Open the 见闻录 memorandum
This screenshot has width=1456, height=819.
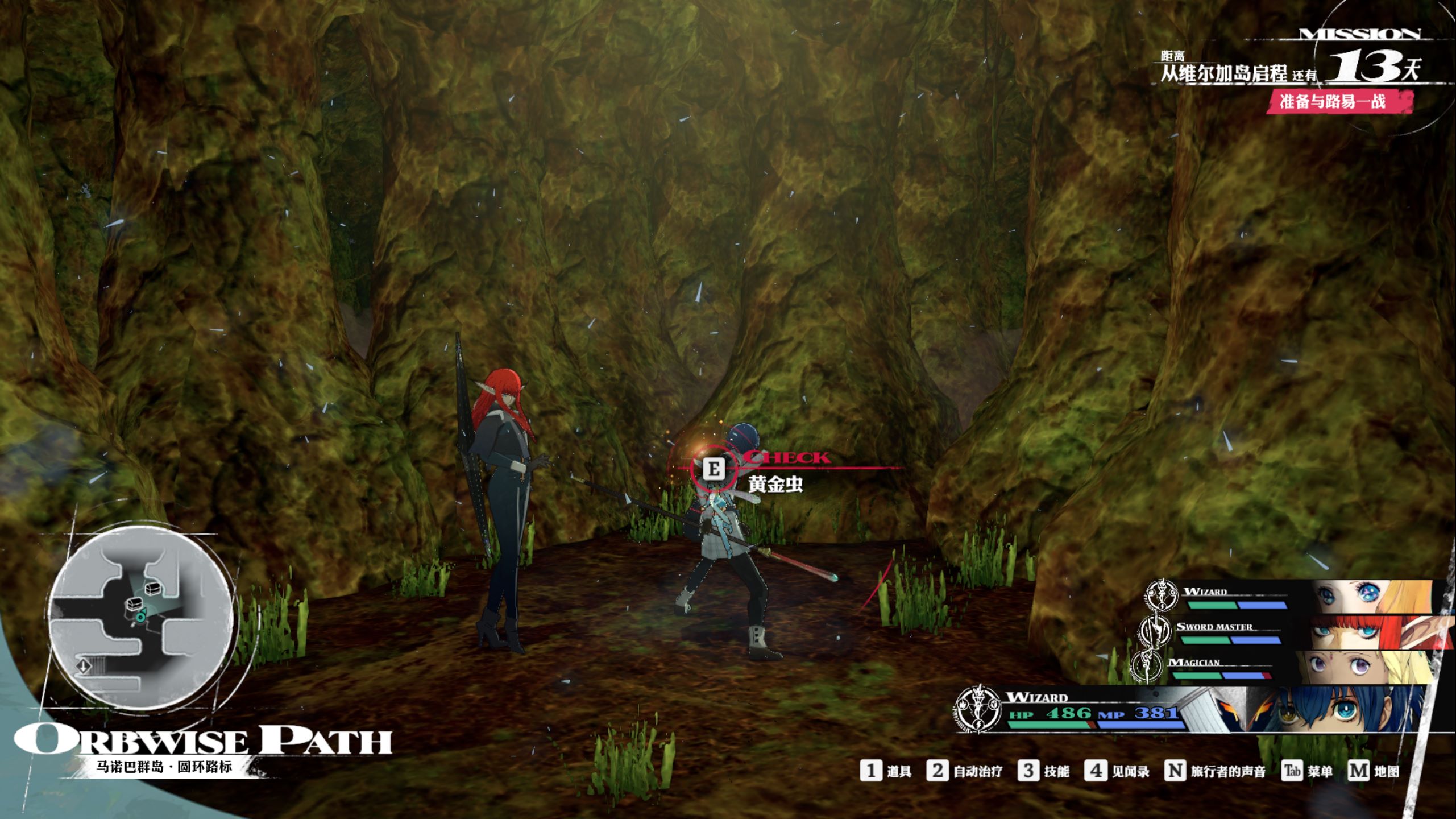click(x=1117, y=771)
